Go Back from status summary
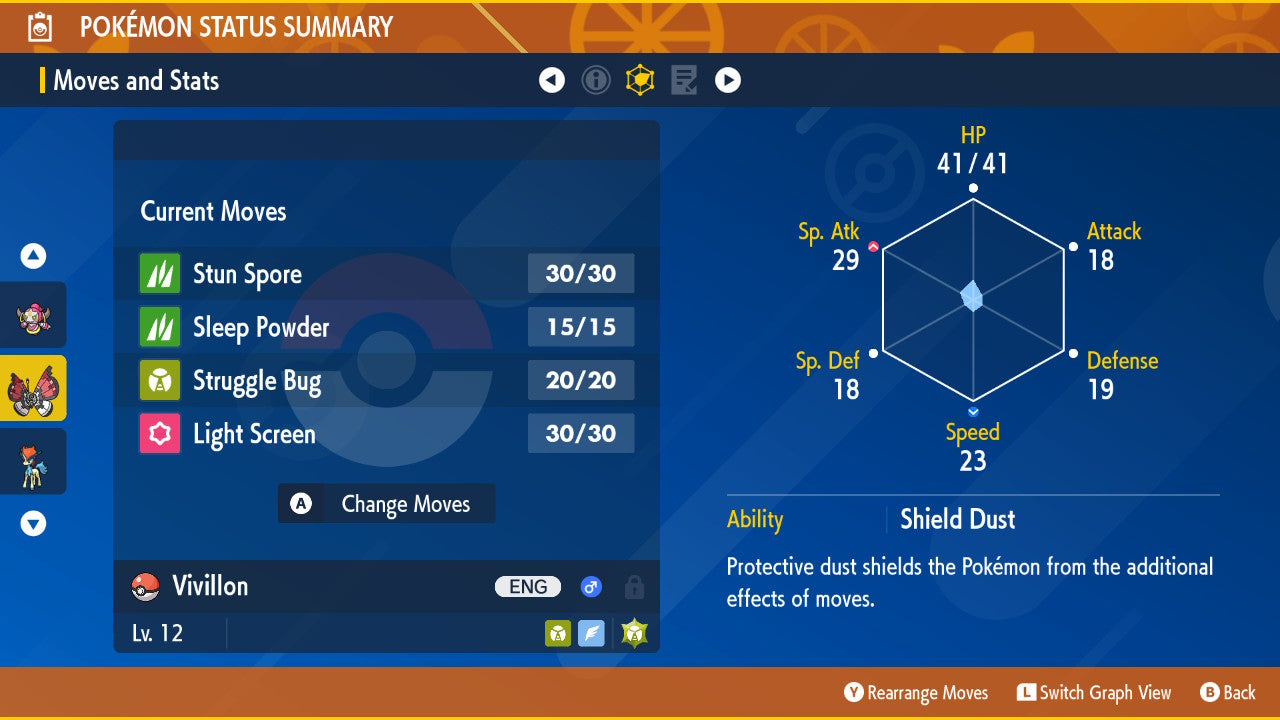 click(x=1227, y=693)
